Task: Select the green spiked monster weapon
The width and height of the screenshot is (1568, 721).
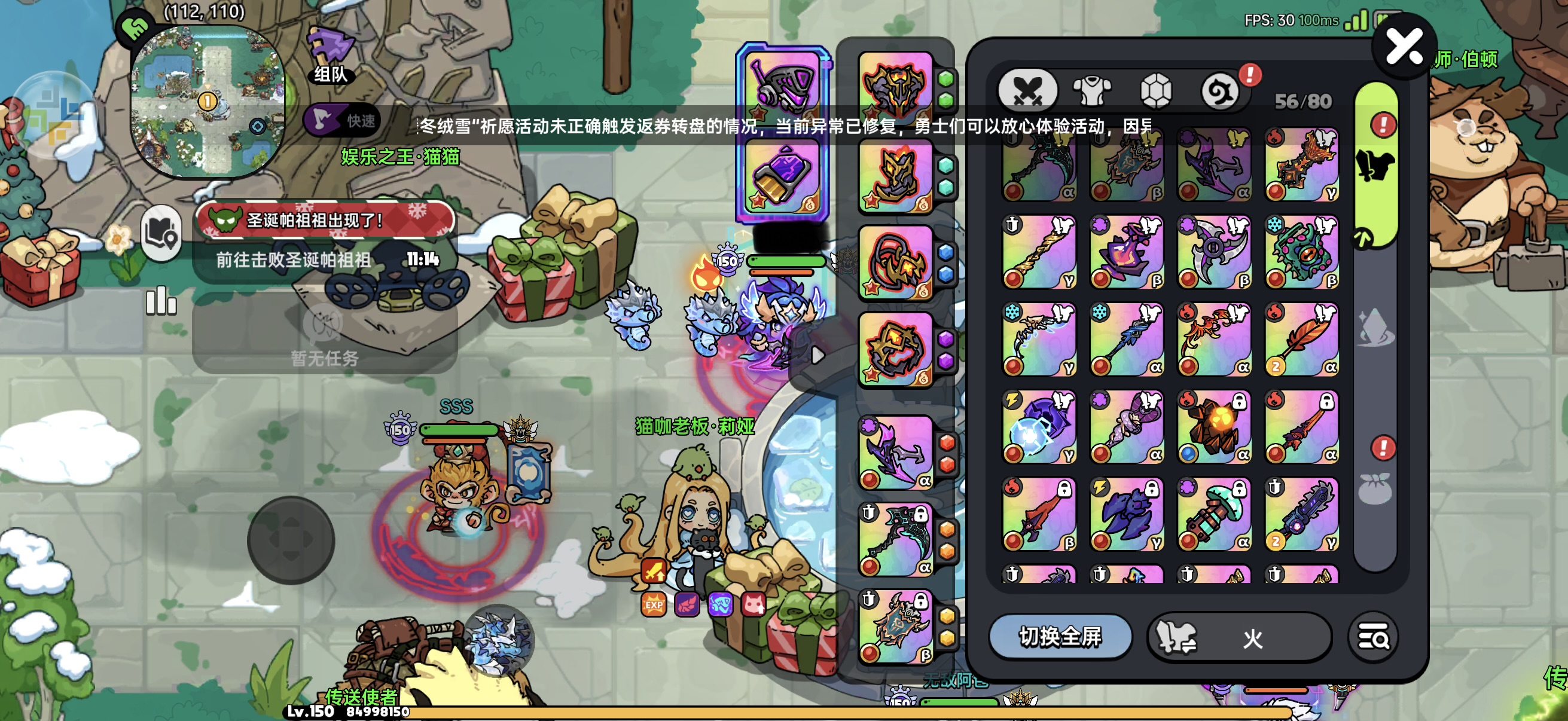Action: coord(1301,252)
